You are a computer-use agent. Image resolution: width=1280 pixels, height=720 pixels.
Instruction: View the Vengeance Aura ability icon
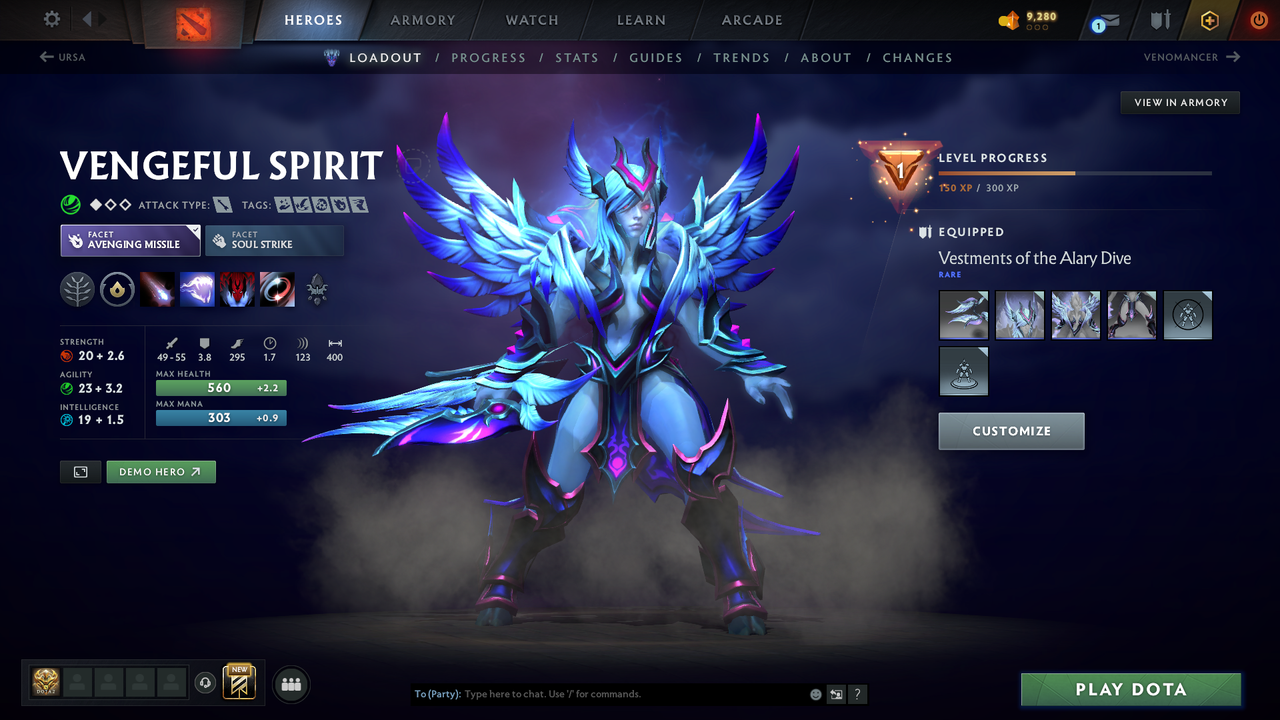(x=237, y=289)
